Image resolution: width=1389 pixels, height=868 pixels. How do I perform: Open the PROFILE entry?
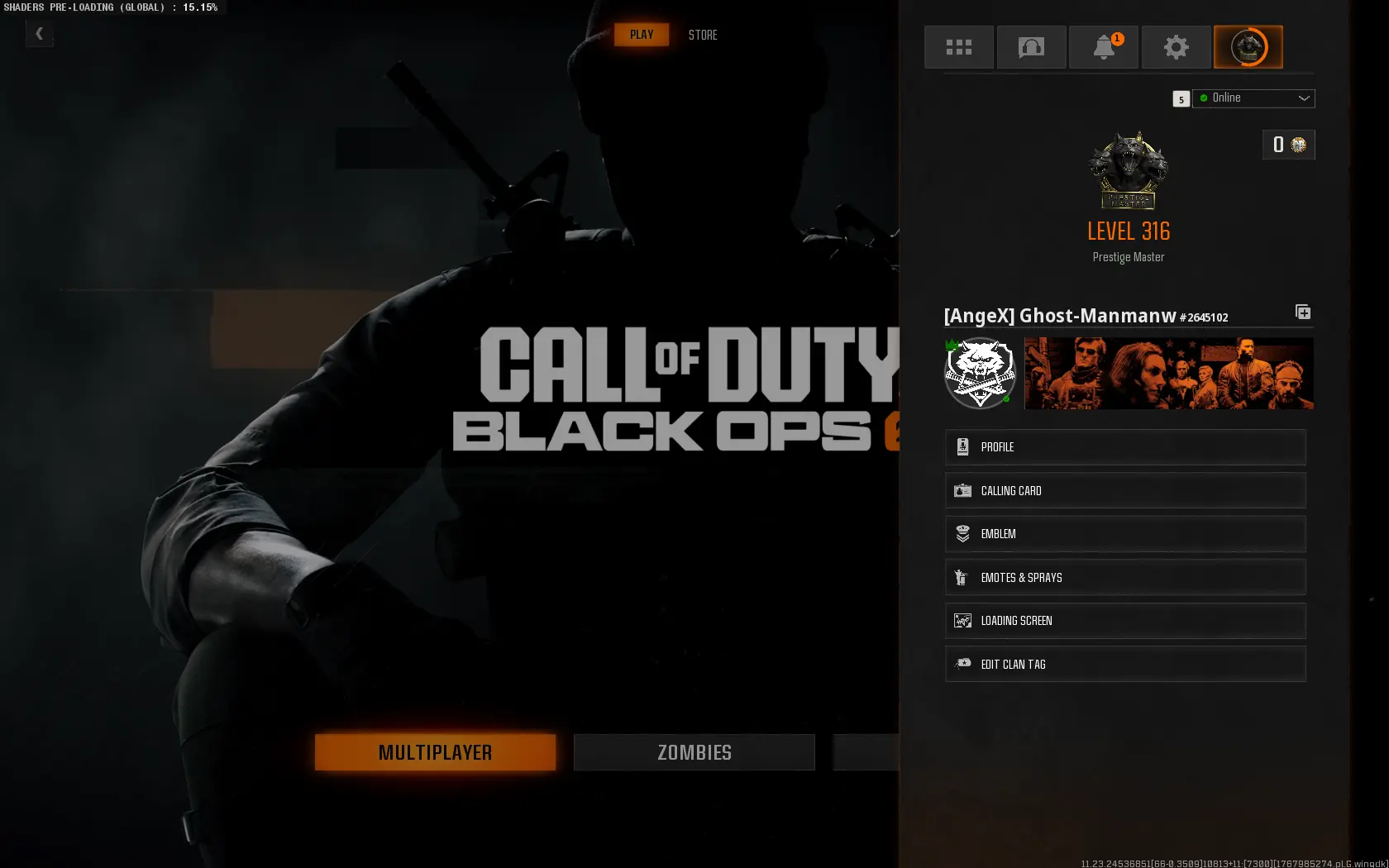click(1125, 447)
